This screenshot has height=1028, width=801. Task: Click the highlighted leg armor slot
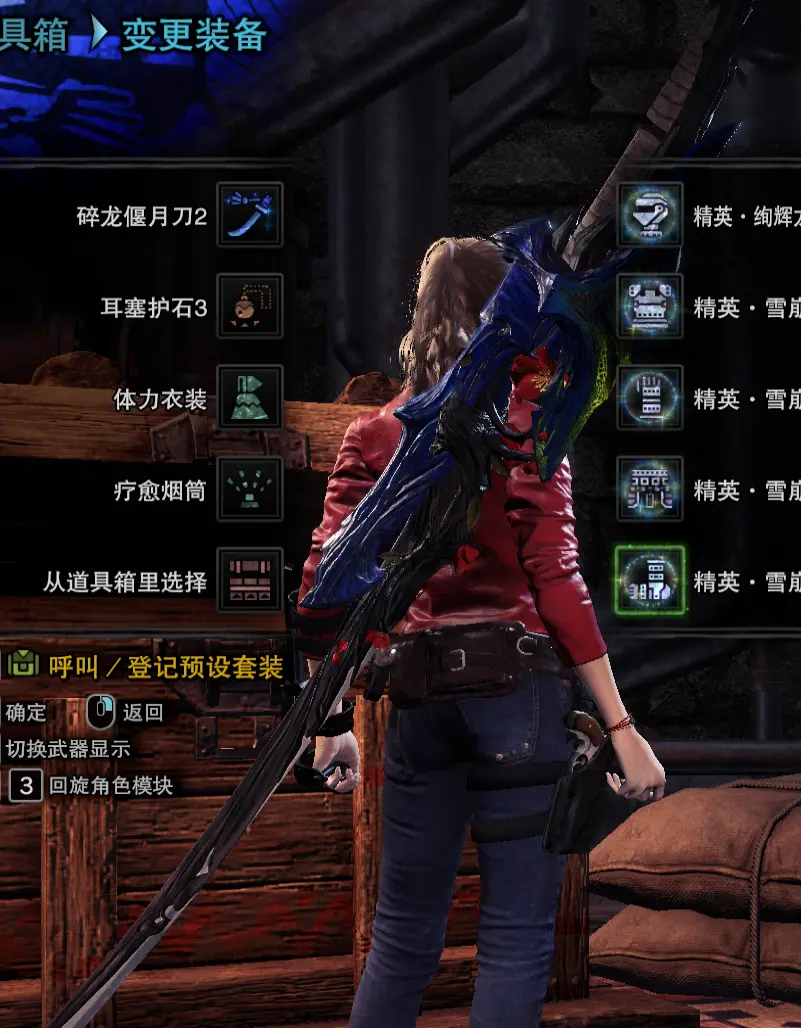point(650,580)
